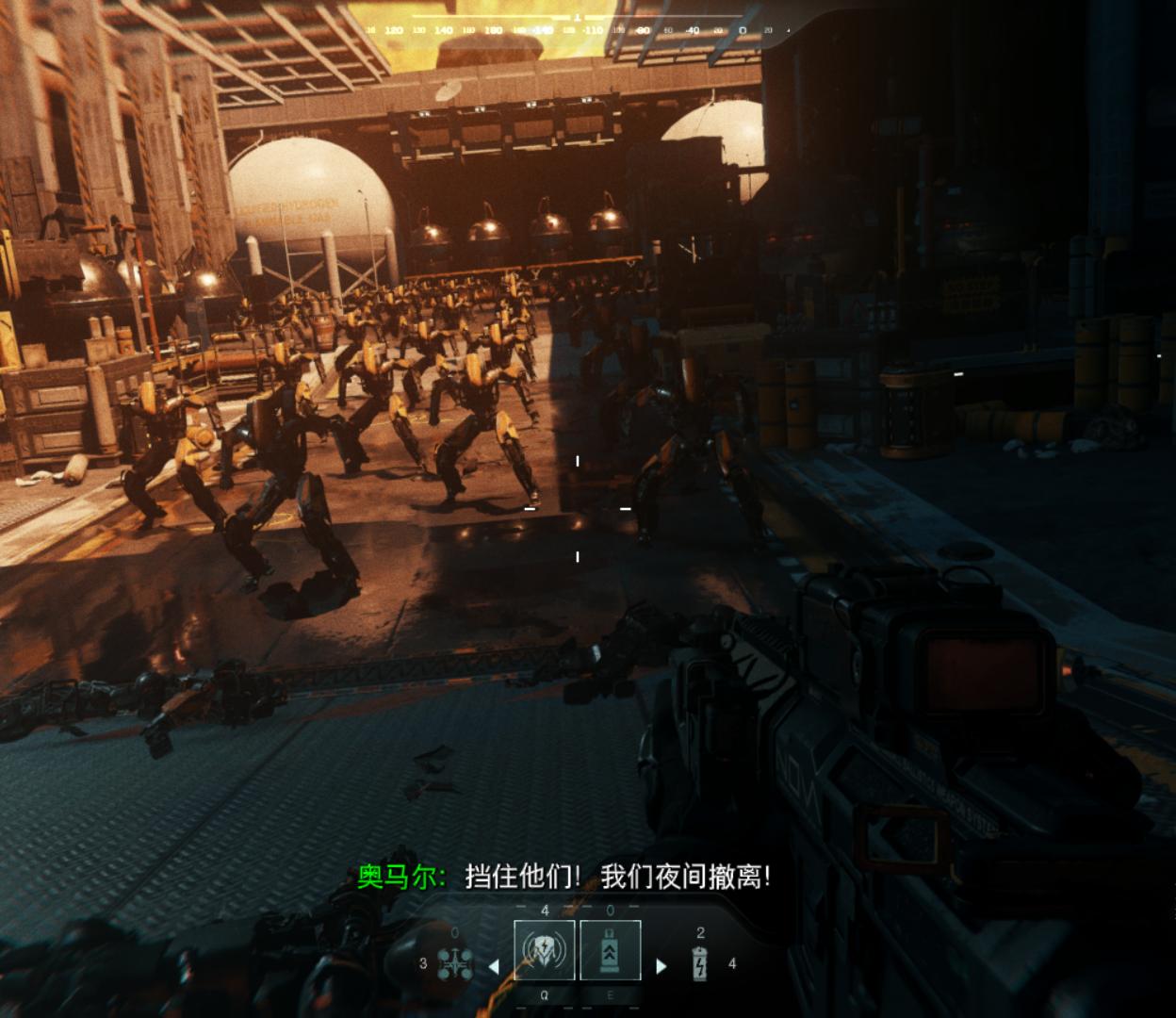Click the left arrow beside the equipment slots

click(x=494, y=965)
